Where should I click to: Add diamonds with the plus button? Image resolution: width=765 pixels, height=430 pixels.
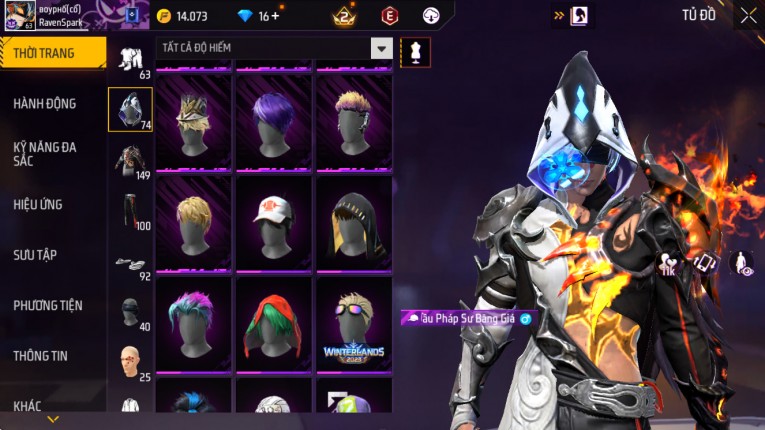click(276, 16)
